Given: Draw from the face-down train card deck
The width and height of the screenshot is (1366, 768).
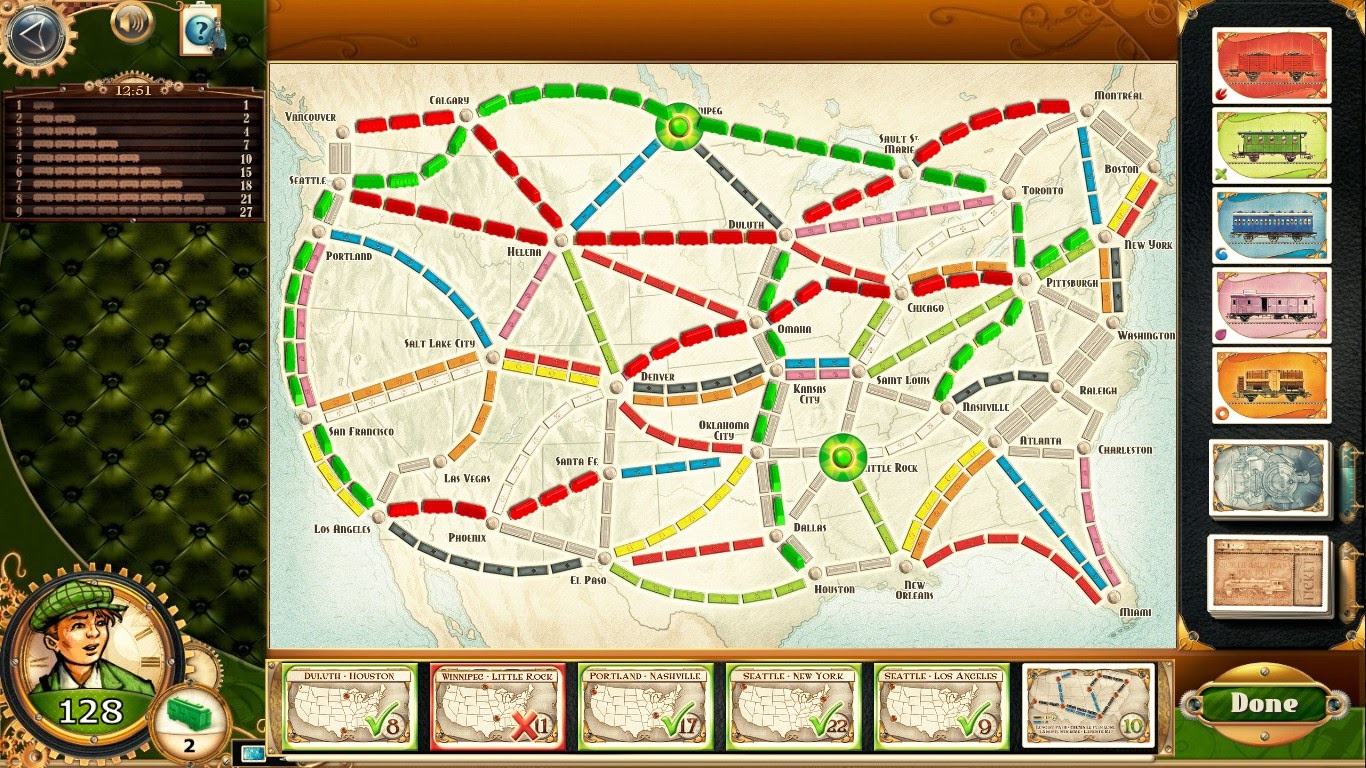Looking at the screenshot, I should point(1270,479).
